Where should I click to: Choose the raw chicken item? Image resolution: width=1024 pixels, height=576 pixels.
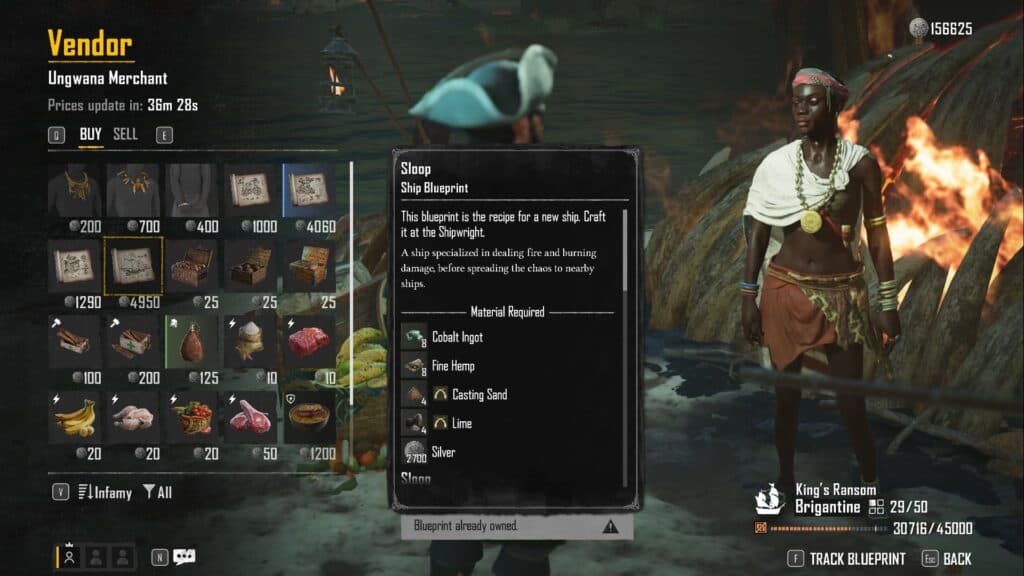tap(133, 416)
